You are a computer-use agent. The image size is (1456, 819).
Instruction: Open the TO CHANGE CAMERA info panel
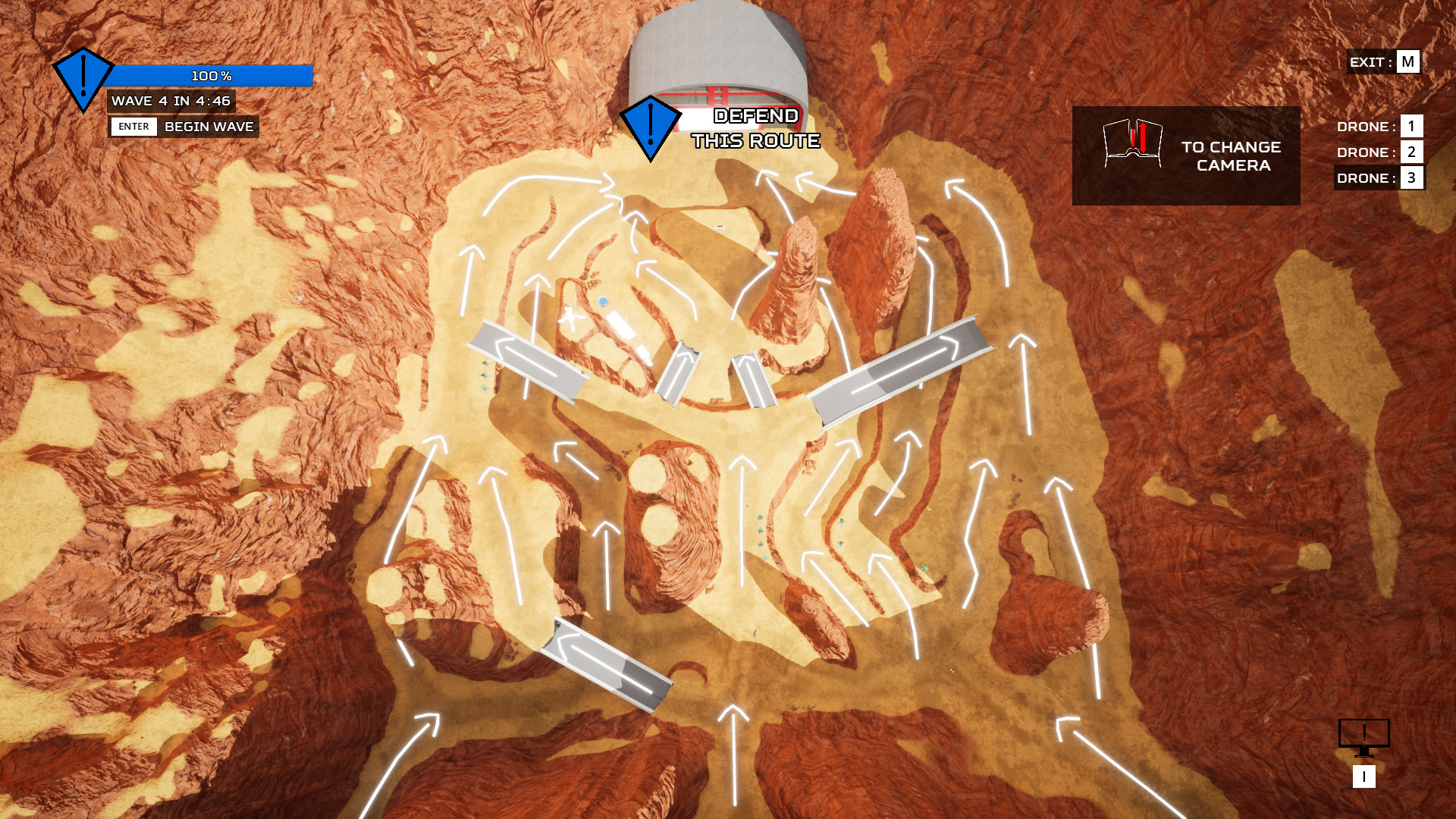click(1187, 155)
